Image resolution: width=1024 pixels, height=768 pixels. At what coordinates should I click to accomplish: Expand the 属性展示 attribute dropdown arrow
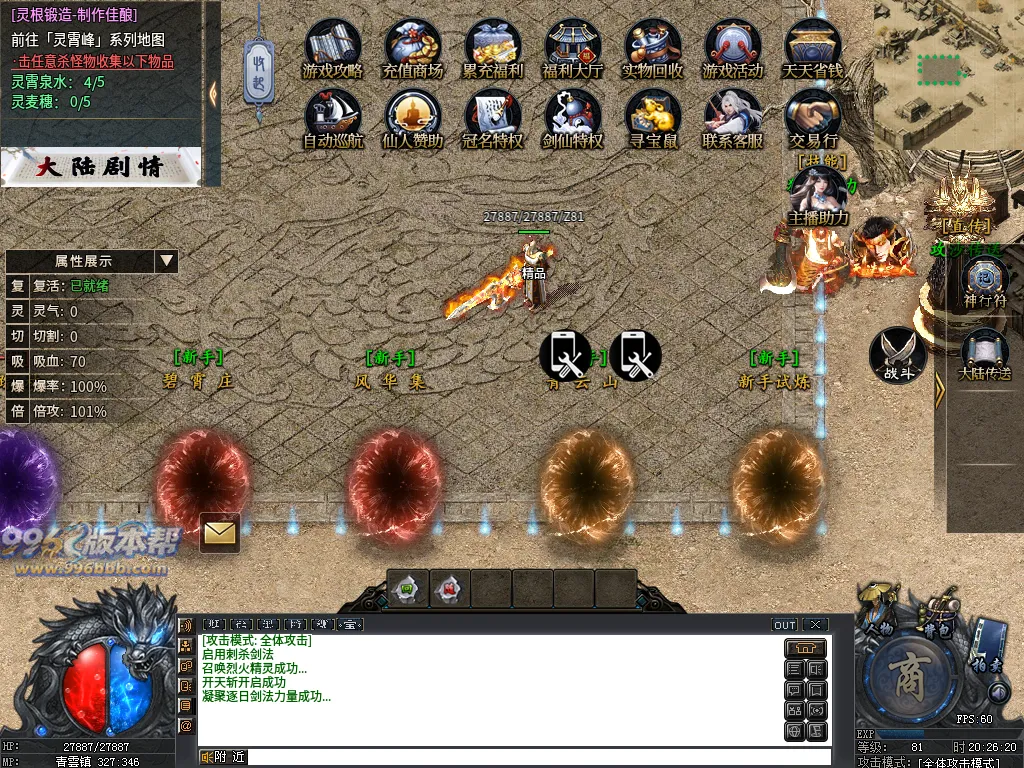(166, 261)
